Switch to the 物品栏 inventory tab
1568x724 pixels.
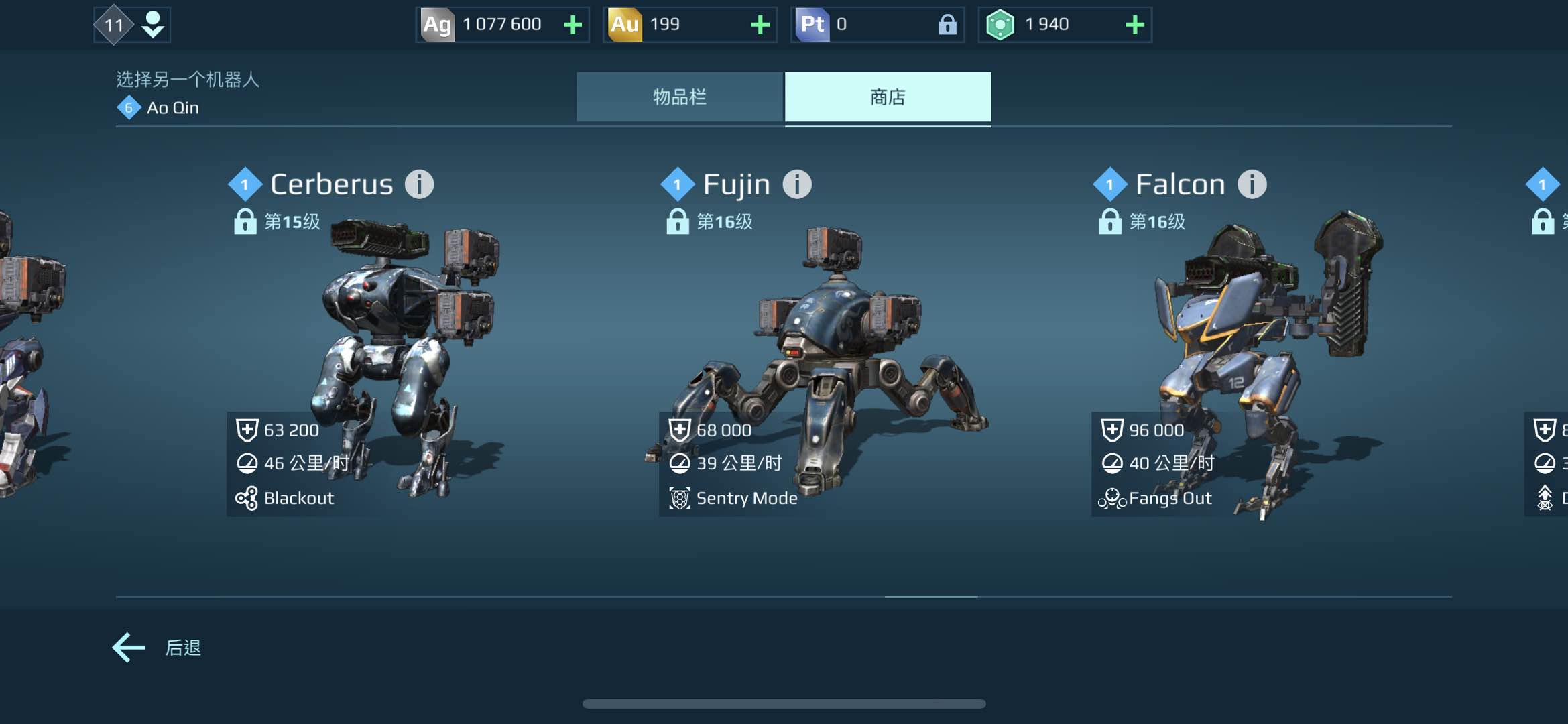679,97
